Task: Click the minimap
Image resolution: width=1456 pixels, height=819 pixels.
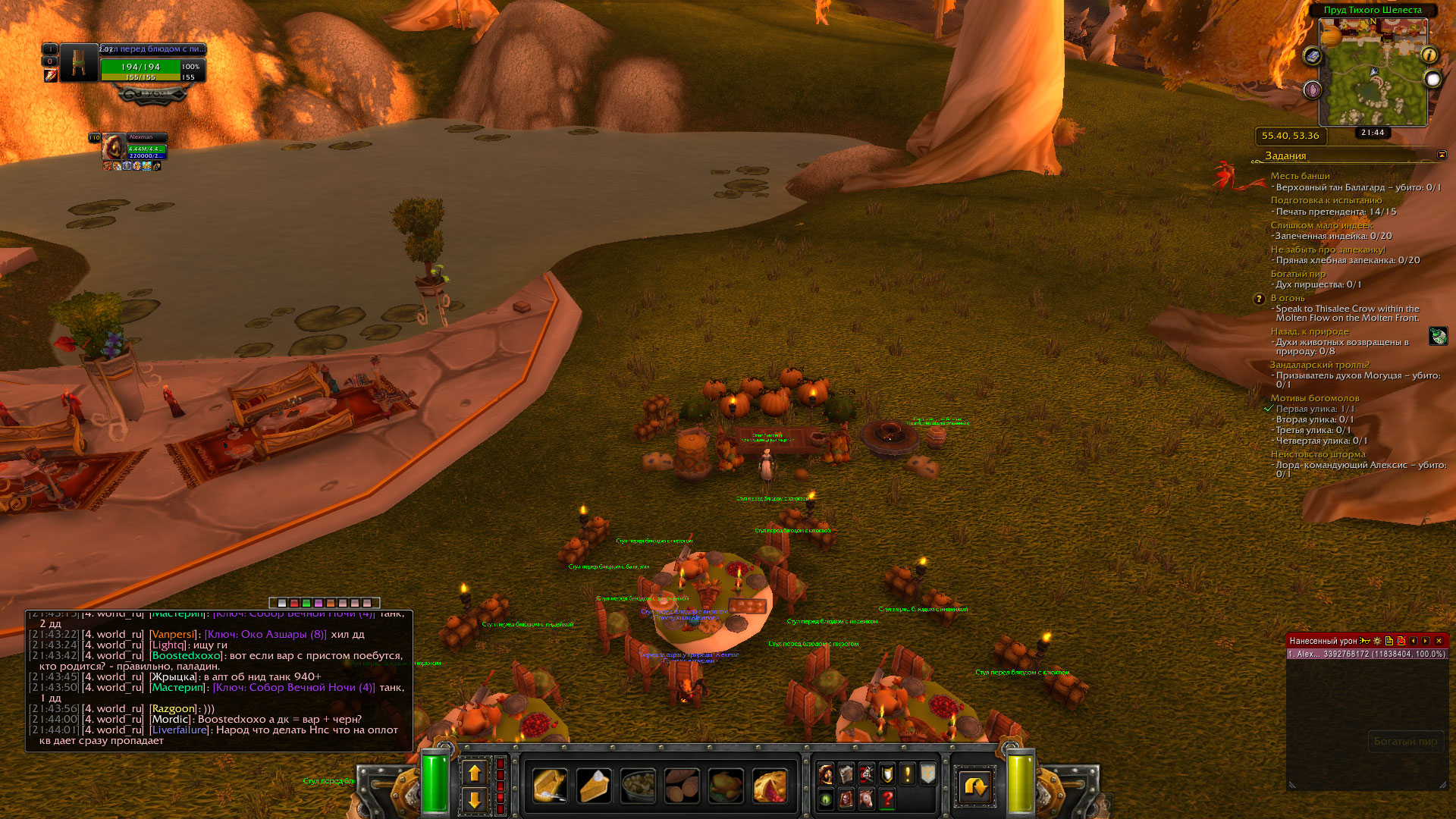Action: tap(1373, 72)
